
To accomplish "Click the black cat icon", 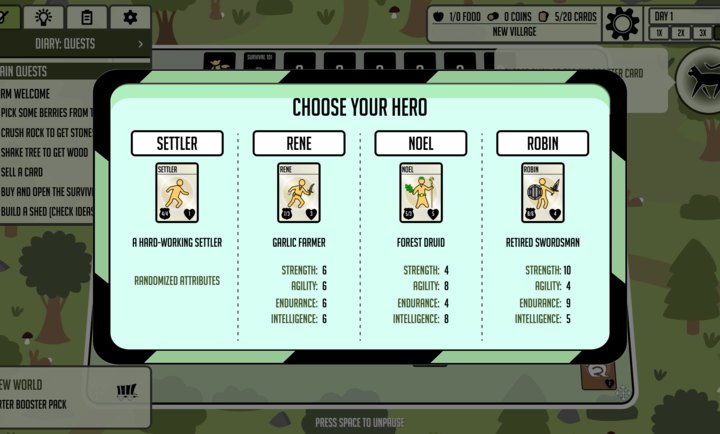I will point(699,77).
